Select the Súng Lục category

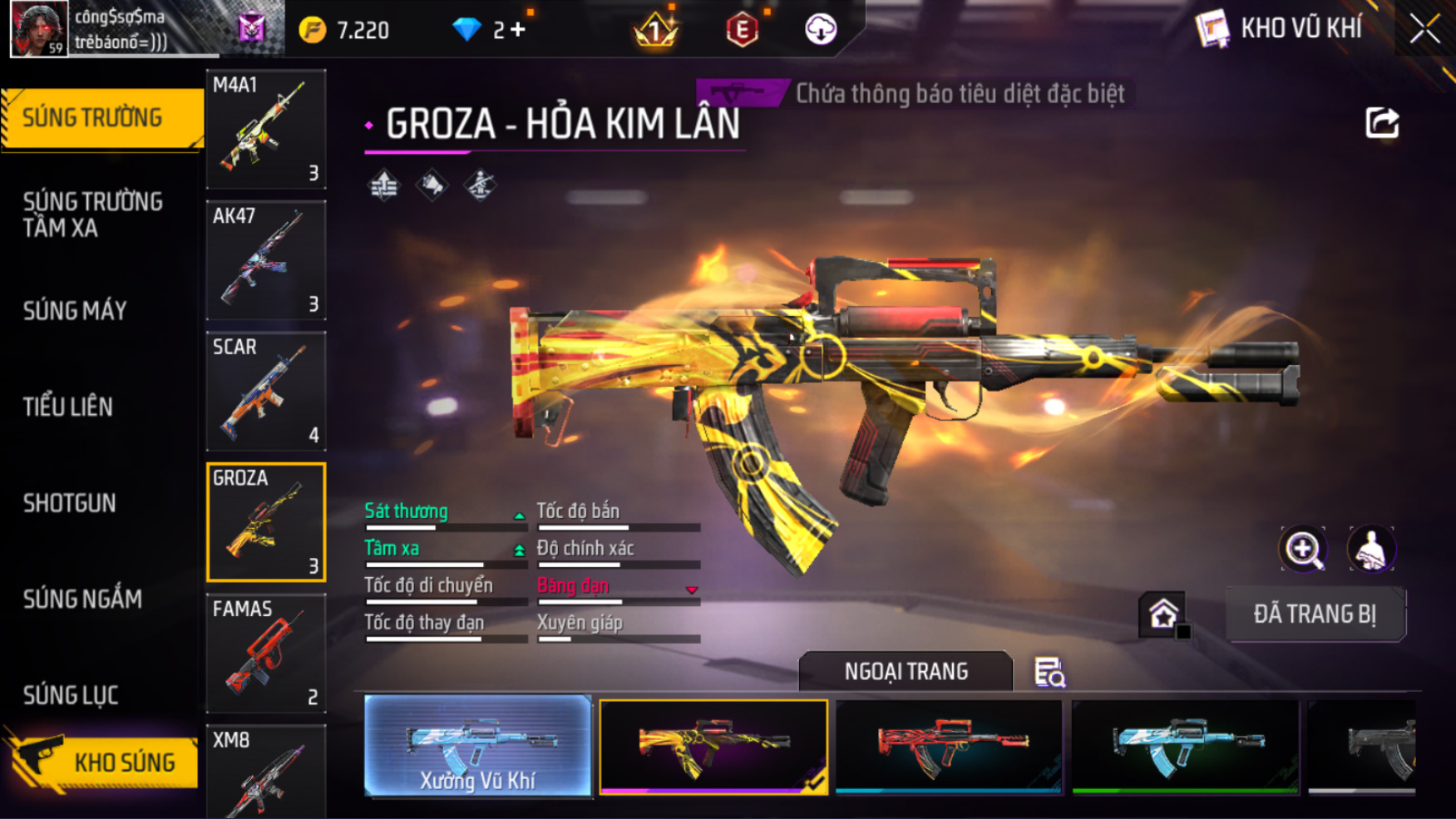(x=71, y=695)
